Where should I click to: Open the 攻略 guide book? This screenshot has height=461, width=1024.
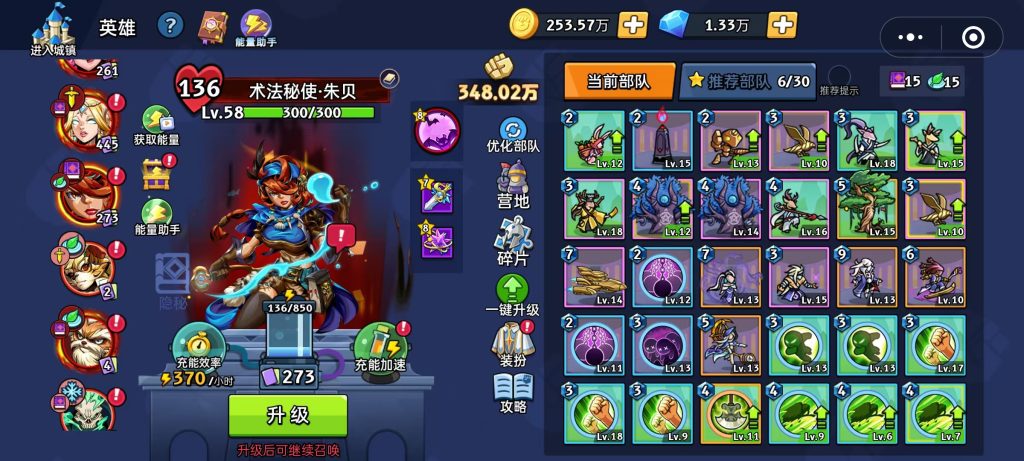(513, 393)
